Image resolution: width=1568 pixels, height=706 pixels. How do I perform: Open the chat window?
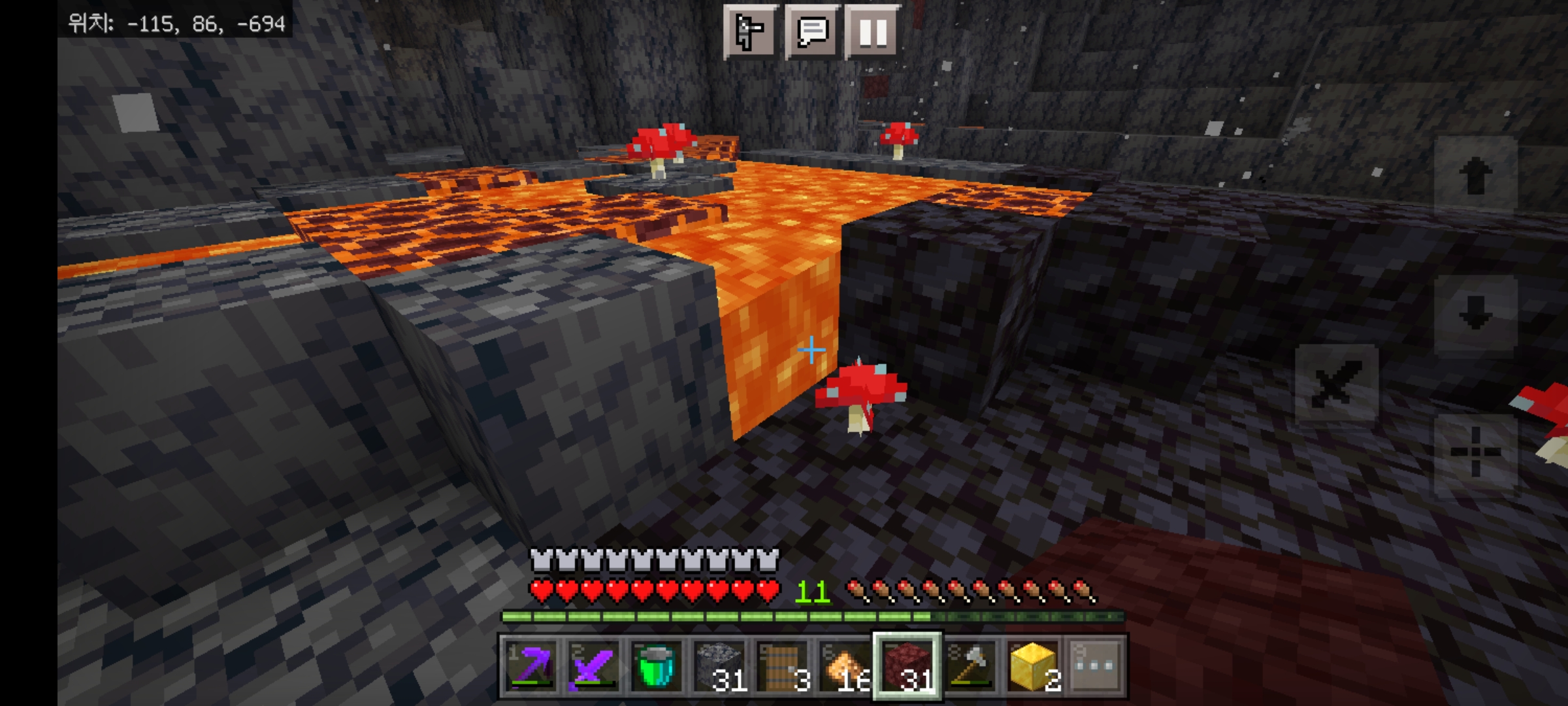[x=811, y=31]
